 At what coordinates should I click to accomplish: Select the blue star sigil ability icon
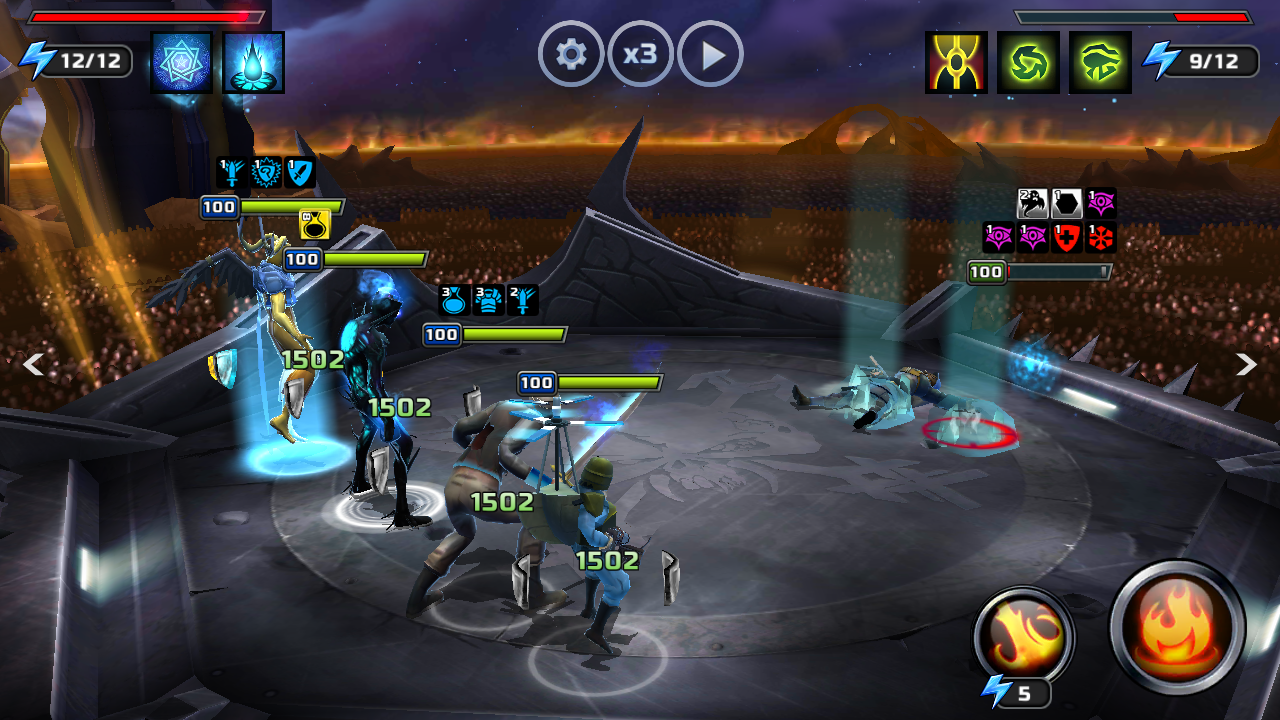(x=181, y=62)
